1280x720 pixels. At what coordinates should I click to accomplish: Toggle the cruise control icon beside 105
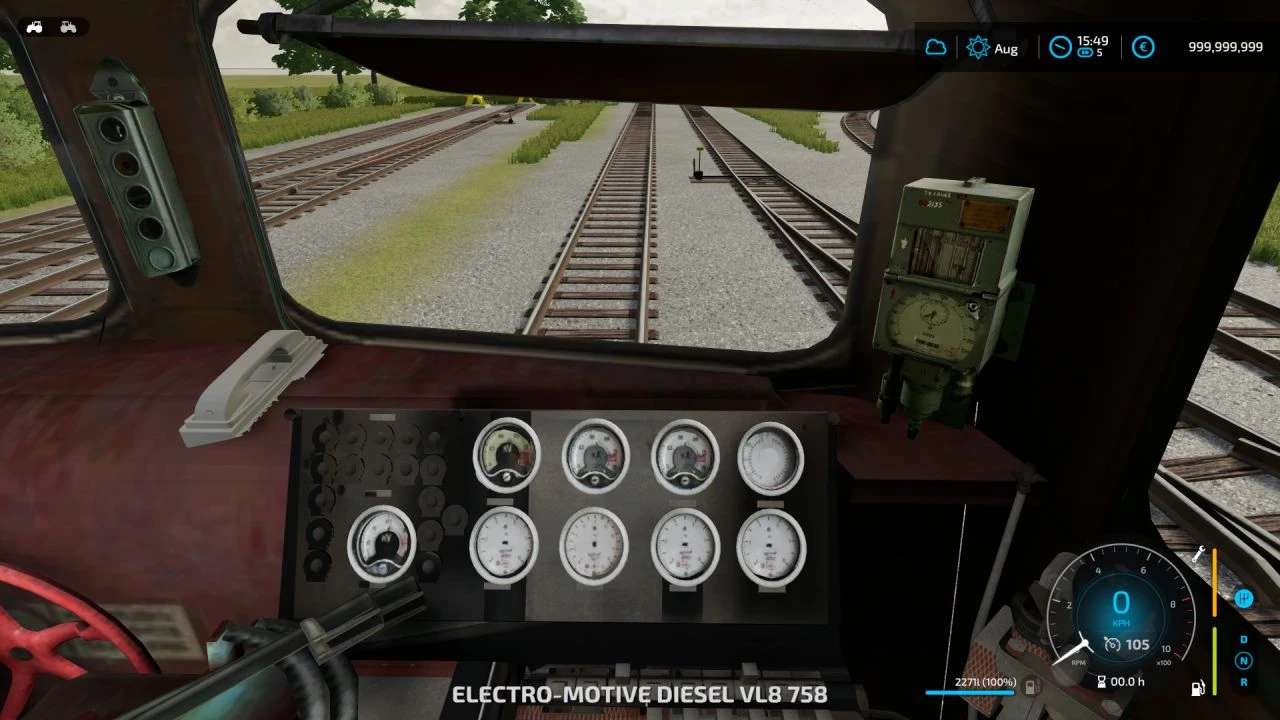1112,645
